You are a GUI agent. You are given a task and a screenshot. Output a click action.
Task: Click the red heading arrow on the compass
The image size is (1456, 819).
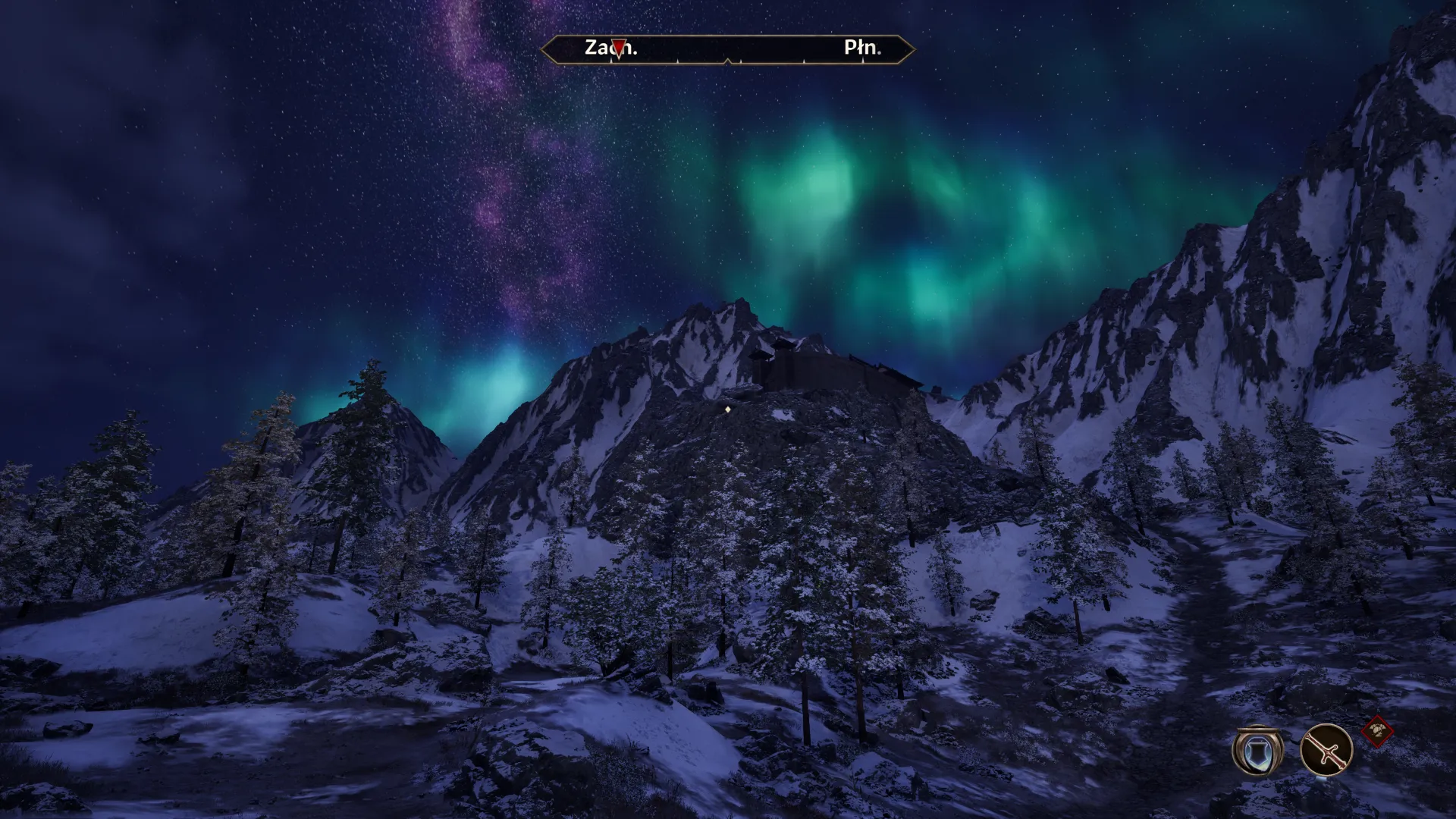coord(619,49)
